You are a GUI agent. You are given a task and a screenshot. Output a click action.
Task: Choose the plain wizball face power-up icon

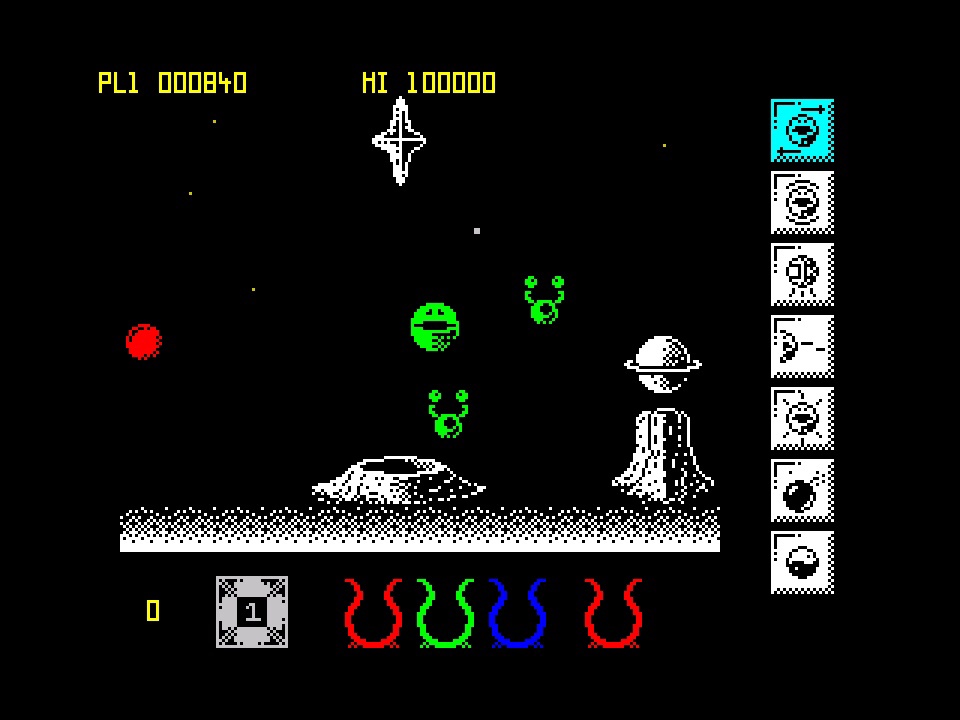[802, 202]
